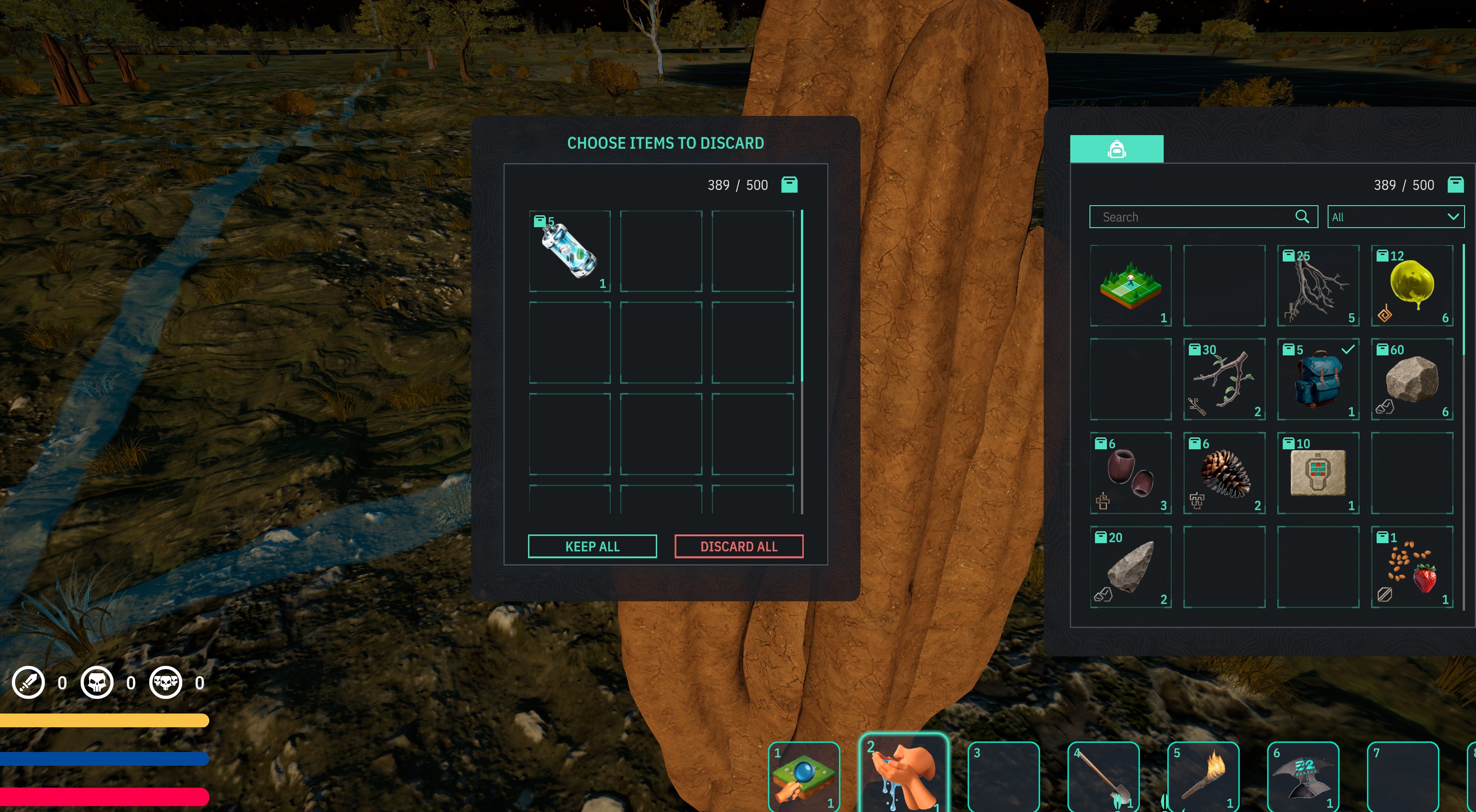Viewport: 1476px width, 812px height.
Task: Click the grey stone boulder slot
Action: pos(1412,379)
